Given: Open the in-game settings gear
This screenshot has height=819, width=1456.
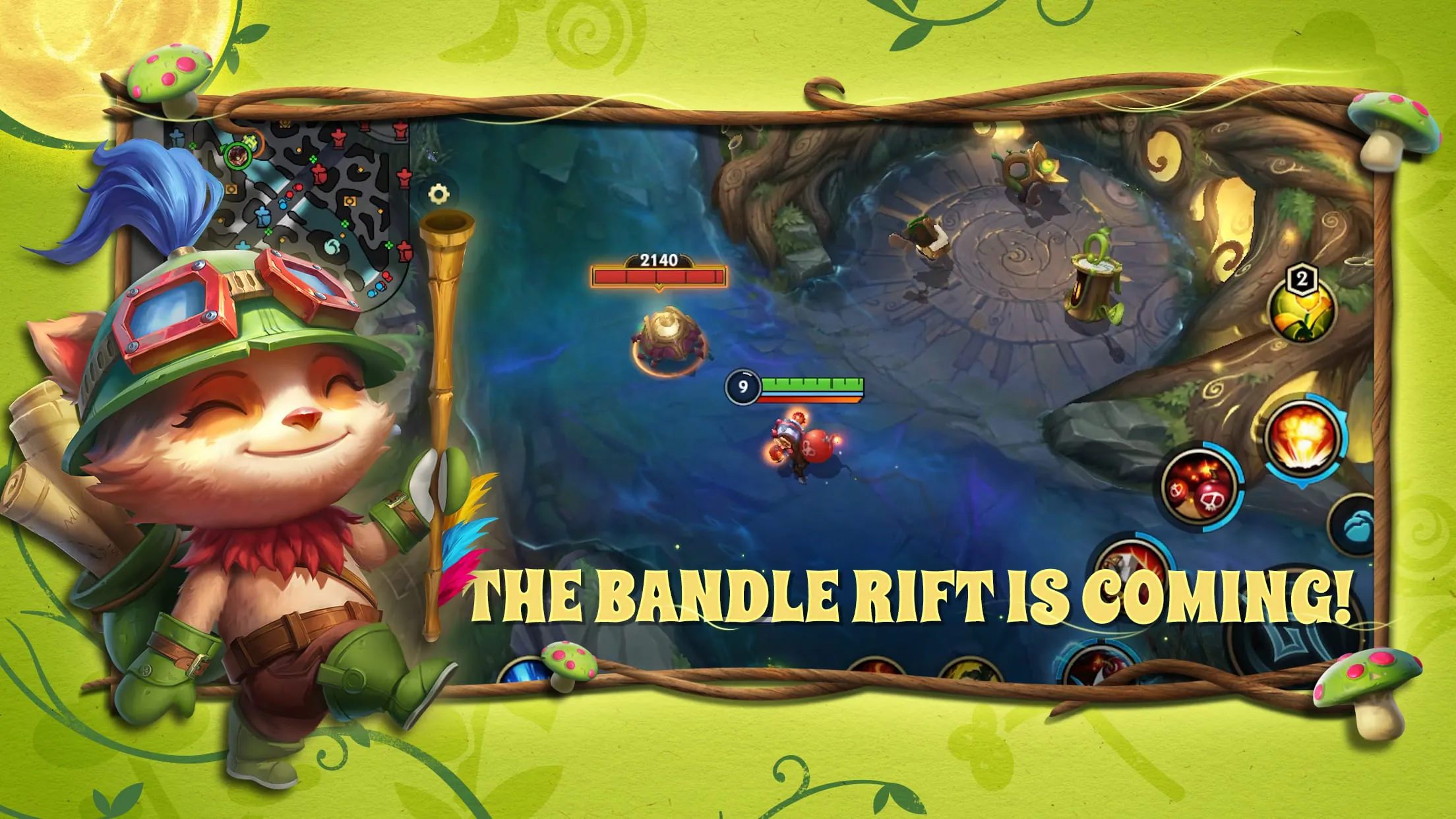Looking at the screenshot, I should click(439, 195).
